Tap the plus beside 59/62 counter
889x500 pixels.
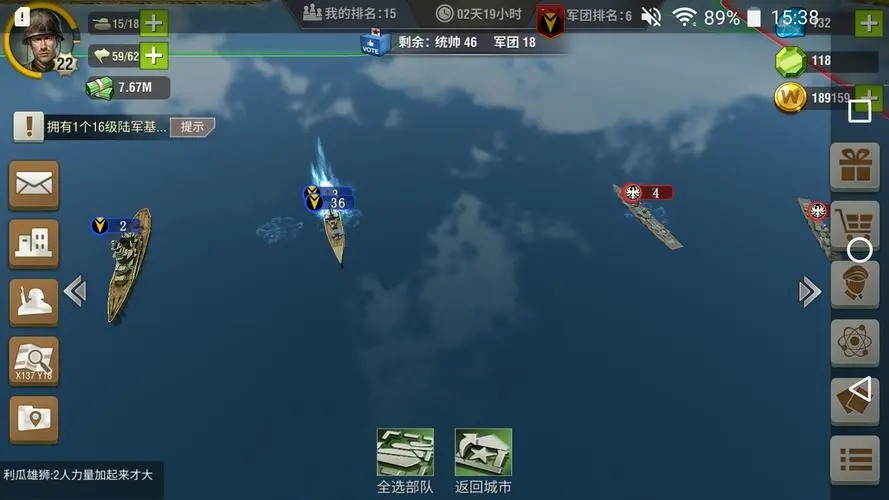tap(154, 56)
